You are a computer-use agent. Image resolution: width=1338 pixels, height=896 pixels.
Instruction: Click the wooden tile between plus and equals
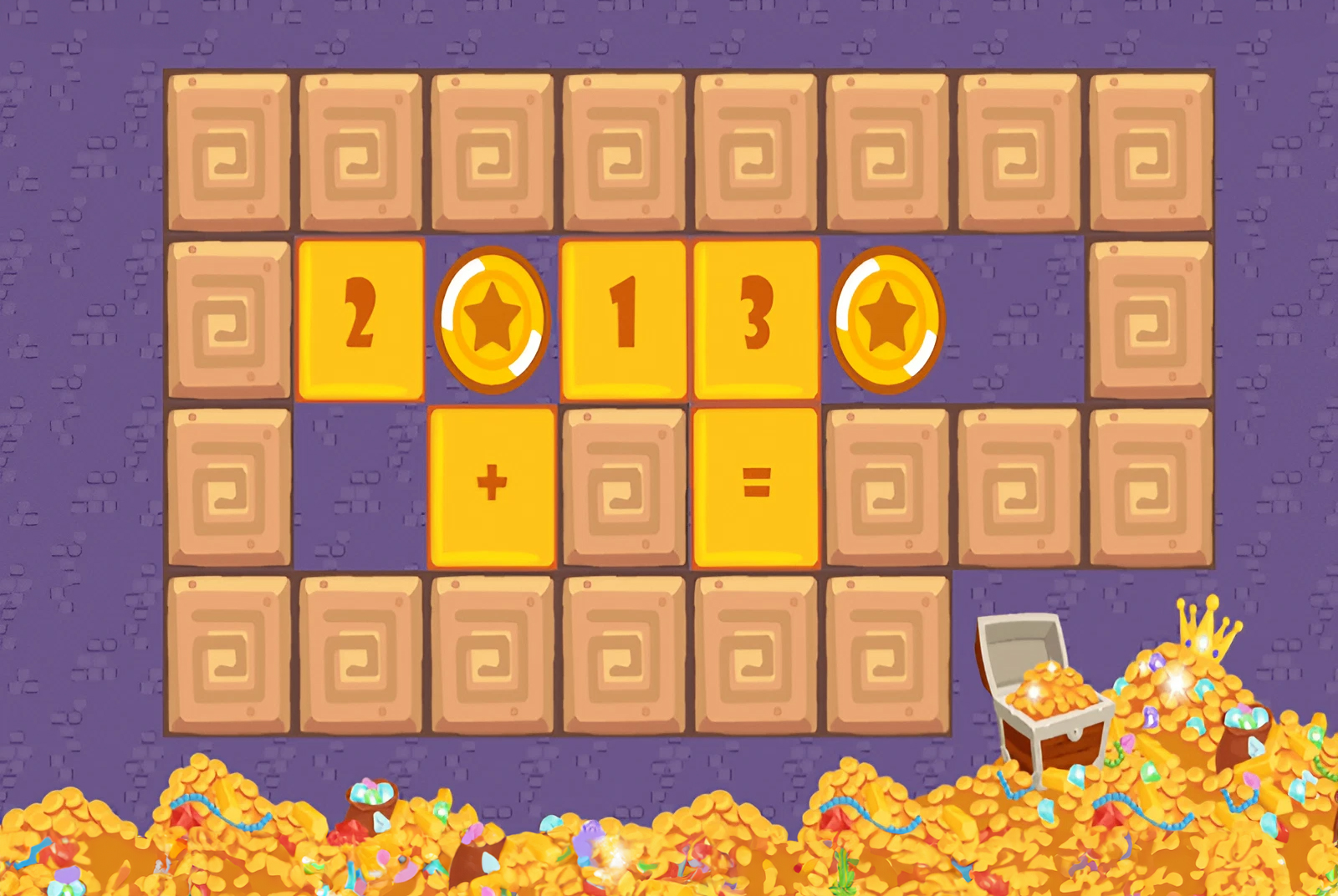pos(623,485)
